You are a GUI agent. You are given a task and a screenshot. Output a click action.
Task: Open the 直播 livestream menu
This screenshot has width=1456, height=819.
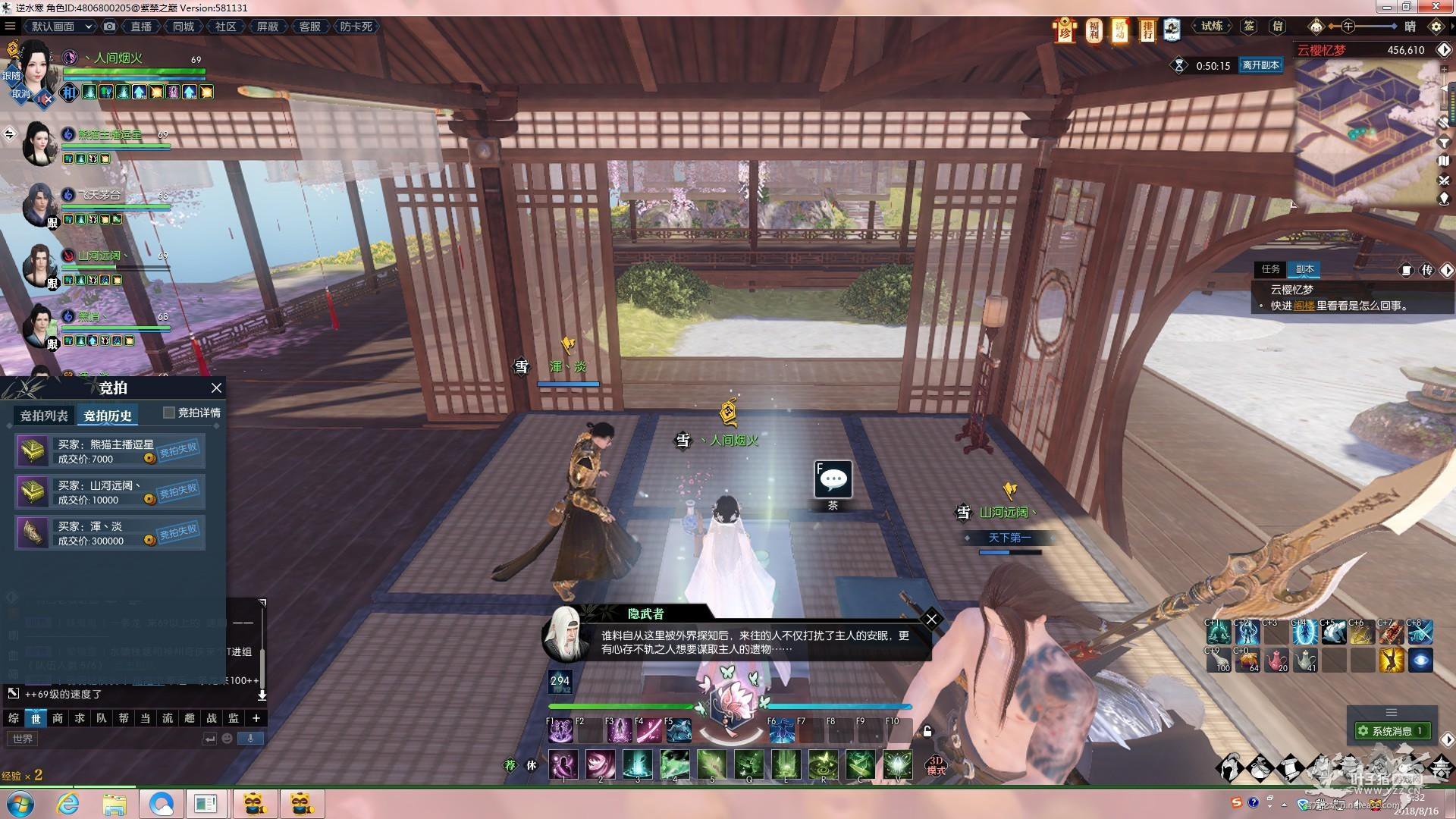[141, 27]
